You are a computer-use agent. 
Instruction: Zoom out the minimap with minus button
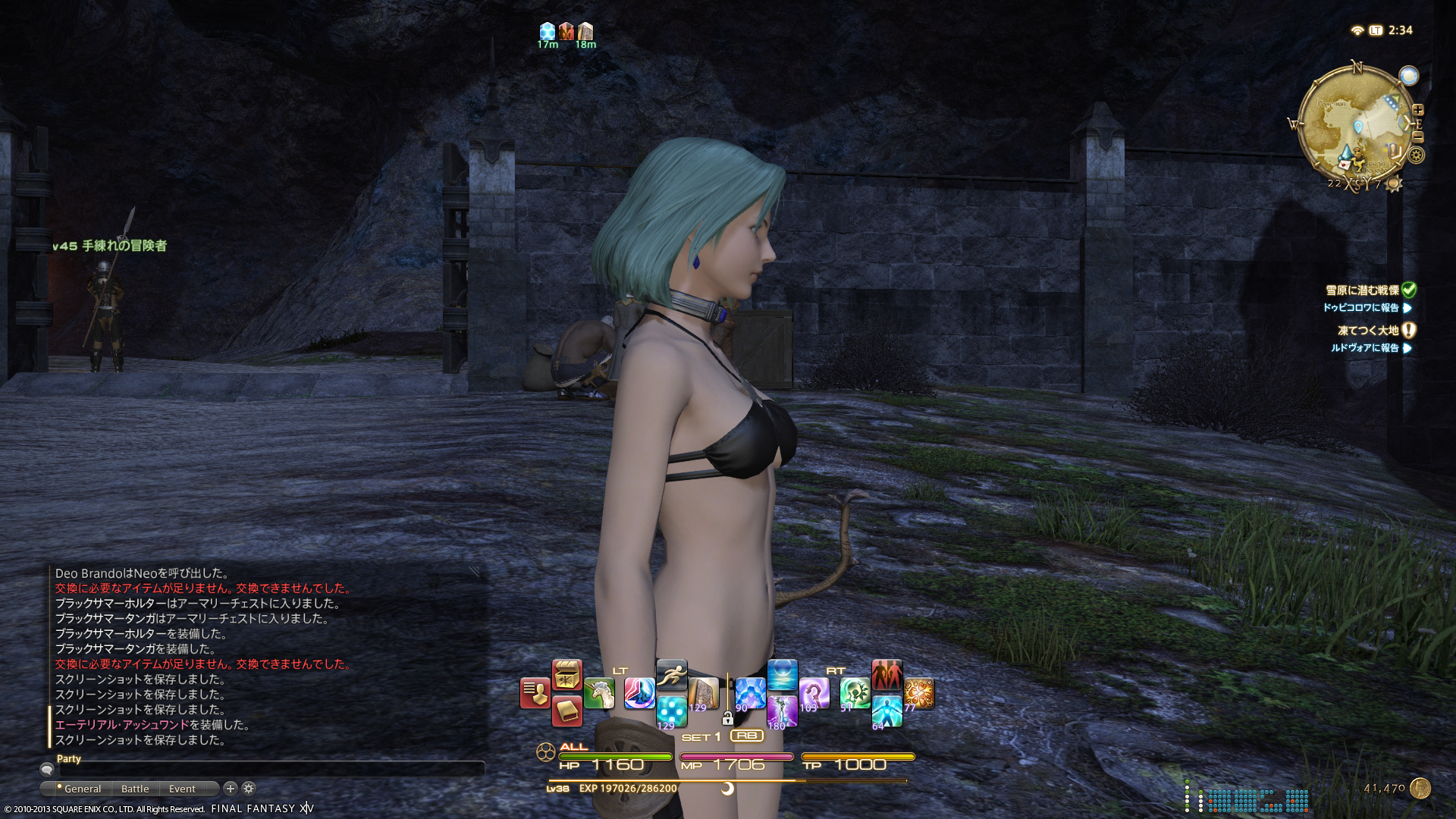[x=1418, y=137]
